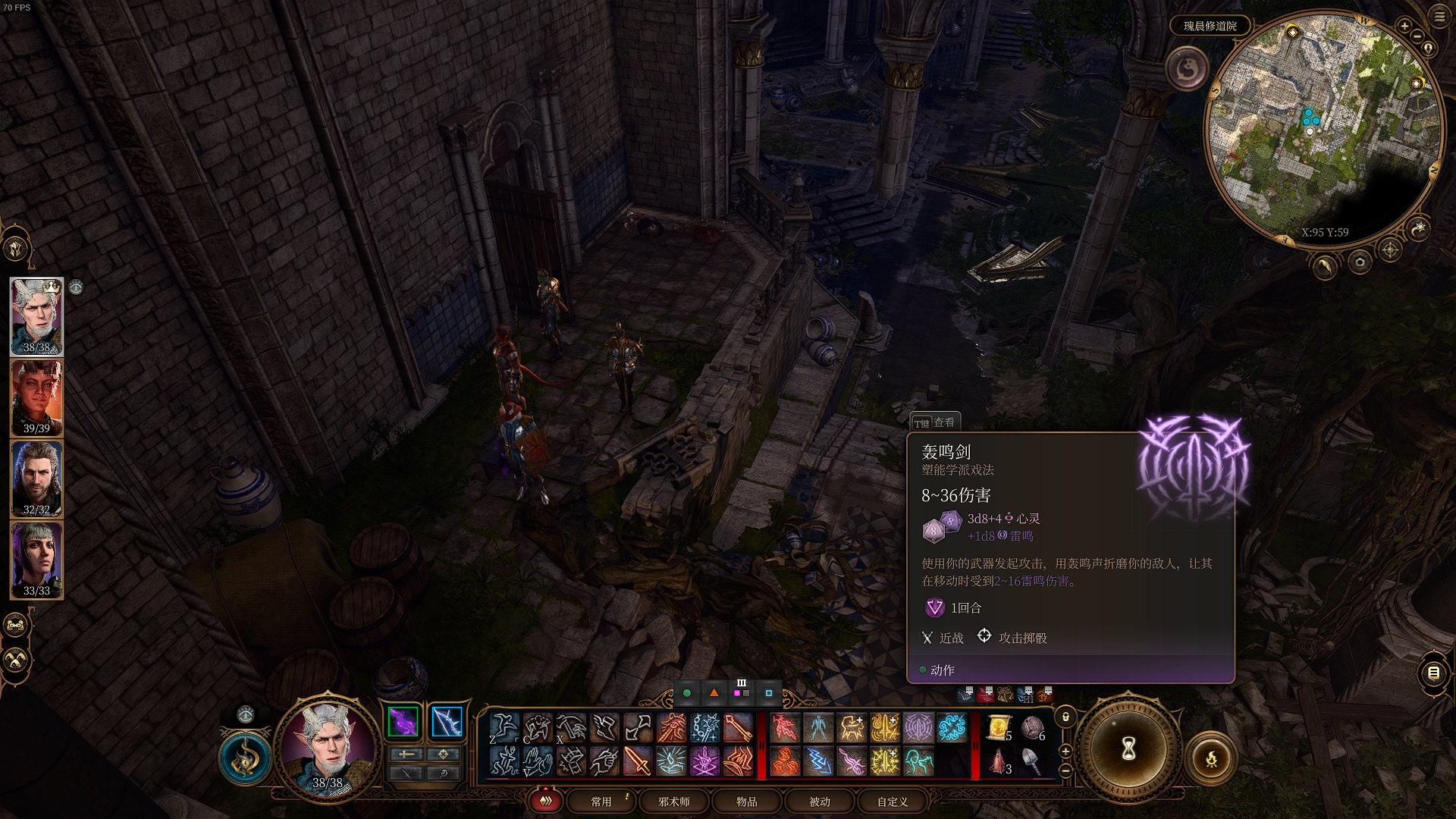
Task: Click the purple melee weapon slot
Action: point(403,722)
